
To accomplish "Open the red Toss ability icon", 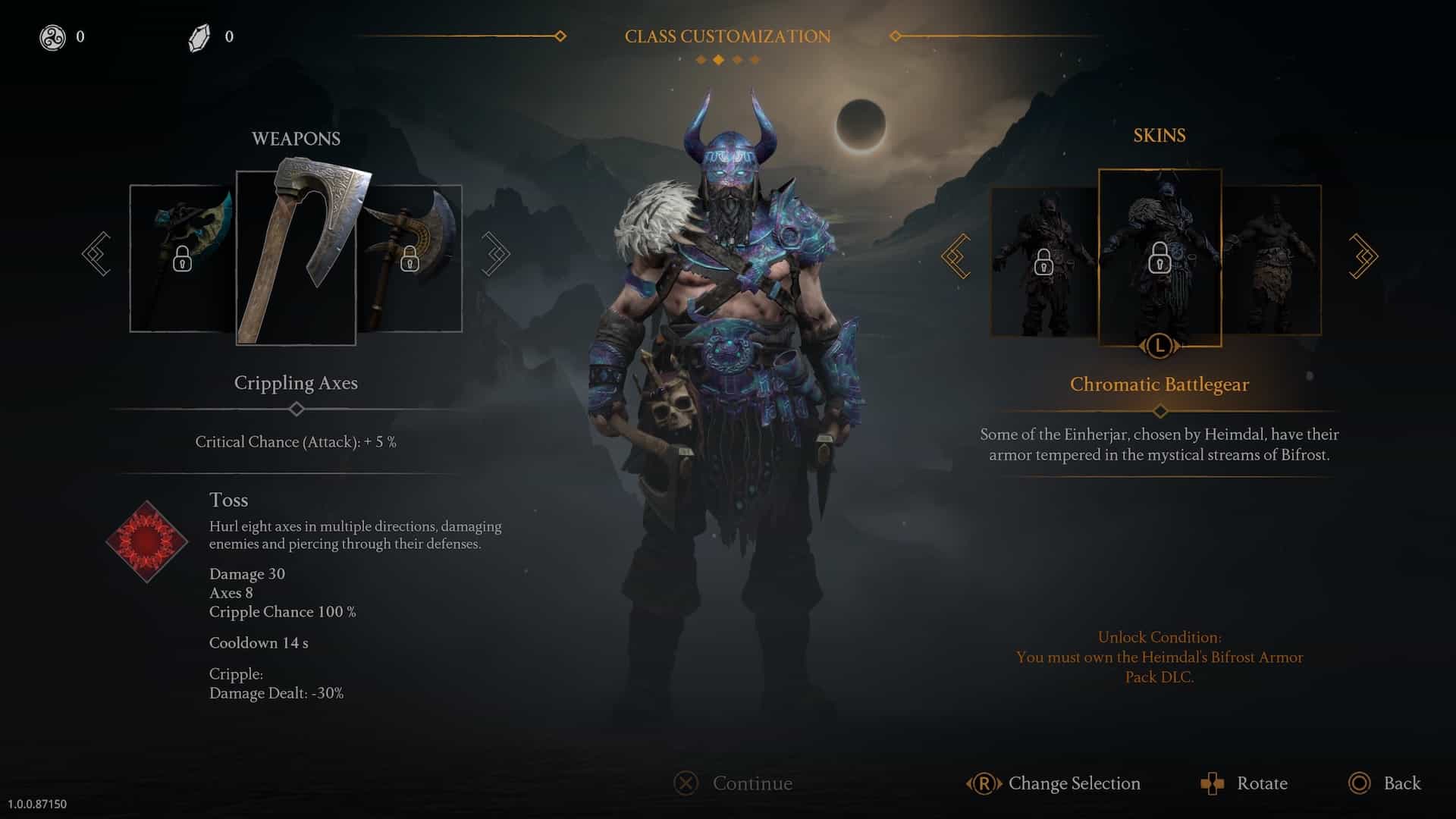I will click(146, 541).
